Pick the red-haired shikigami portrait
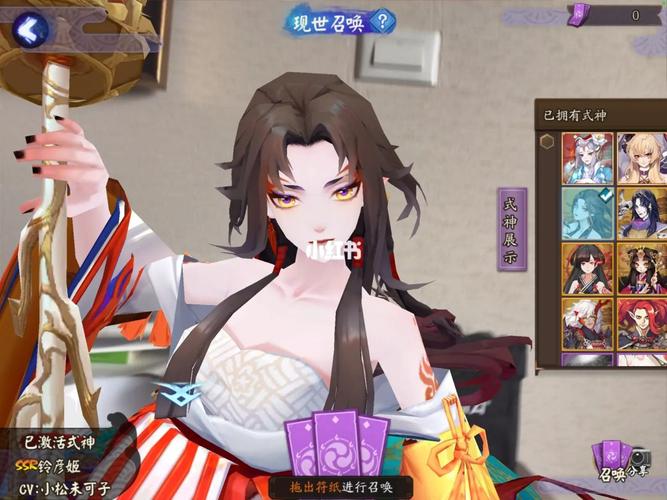 tap(642, 322)
